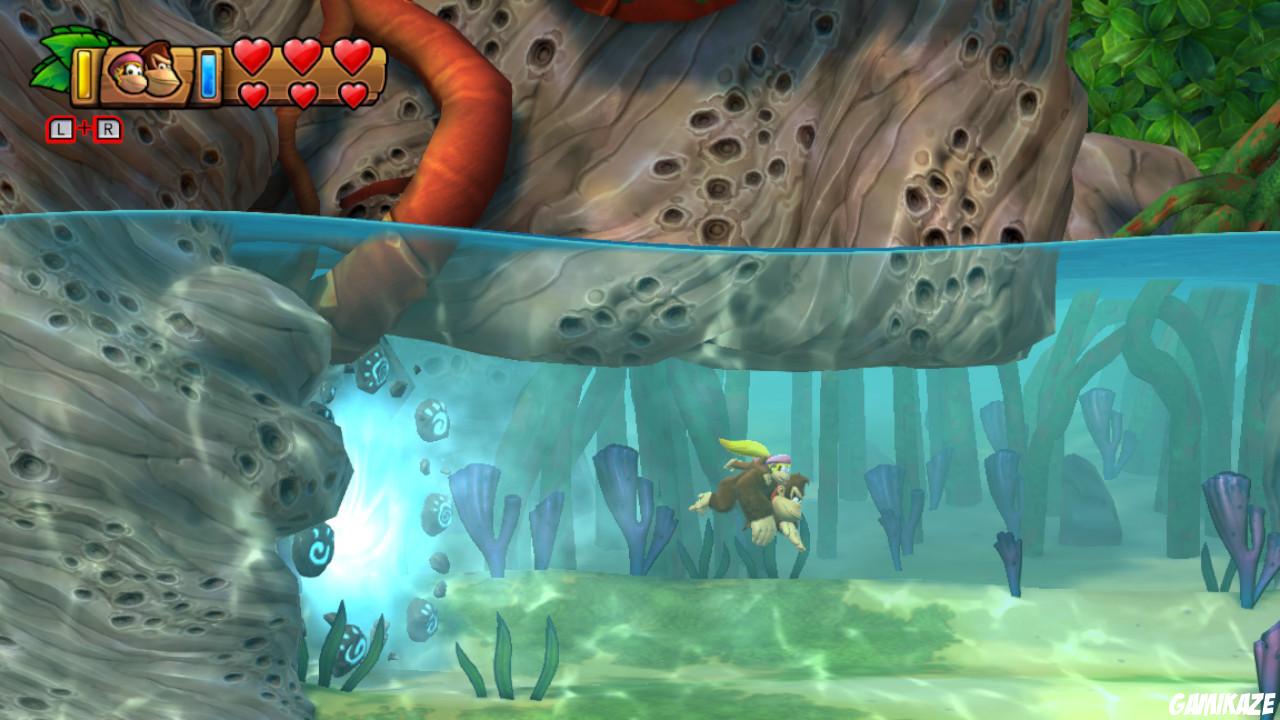This screenshot has height=720, width=1280.
Task: Select Dixie Kong's portrait in the HUD
Action: tap(128, 72)
